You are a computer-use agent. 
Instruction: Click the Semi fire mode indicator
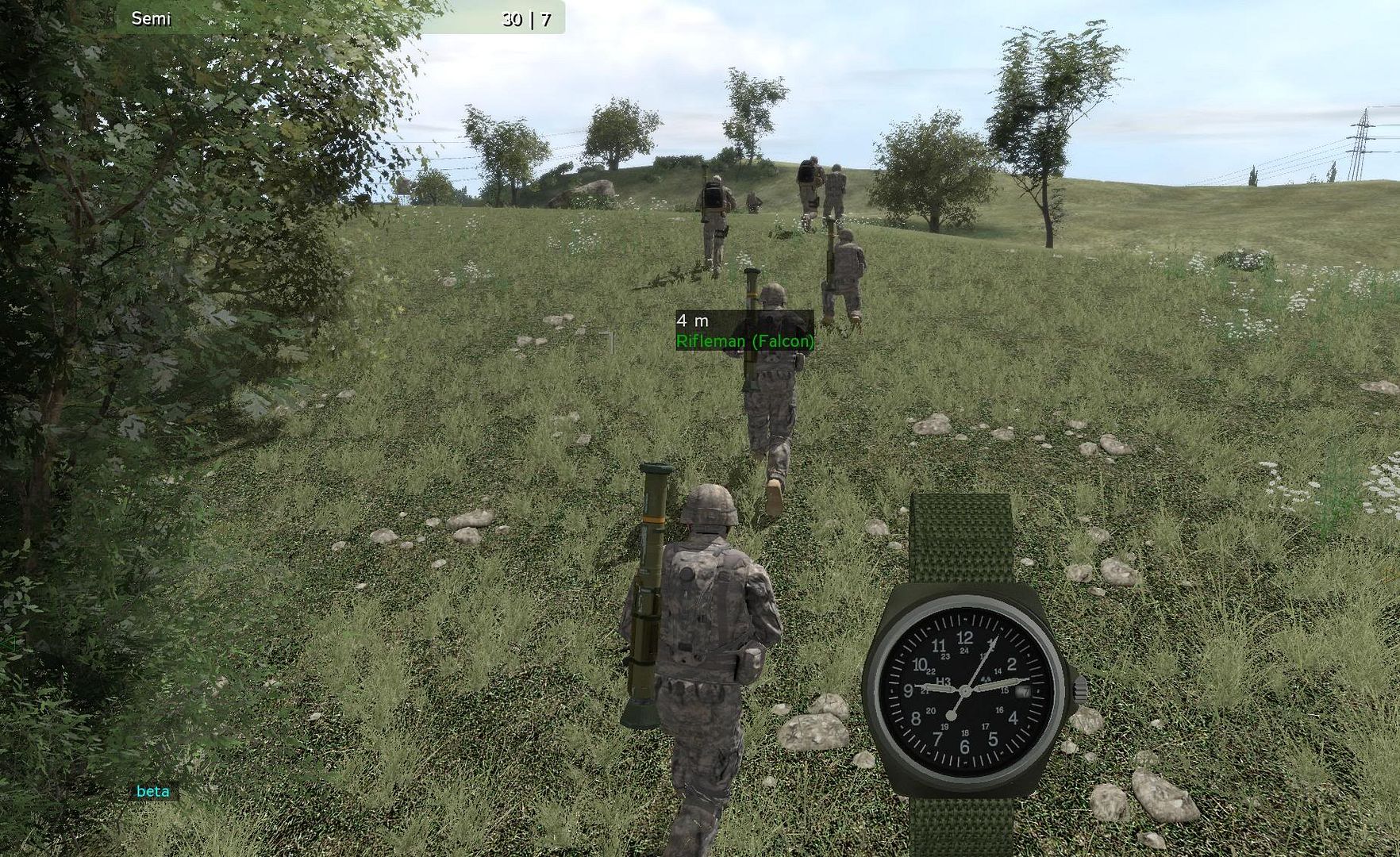click(151, 18)
